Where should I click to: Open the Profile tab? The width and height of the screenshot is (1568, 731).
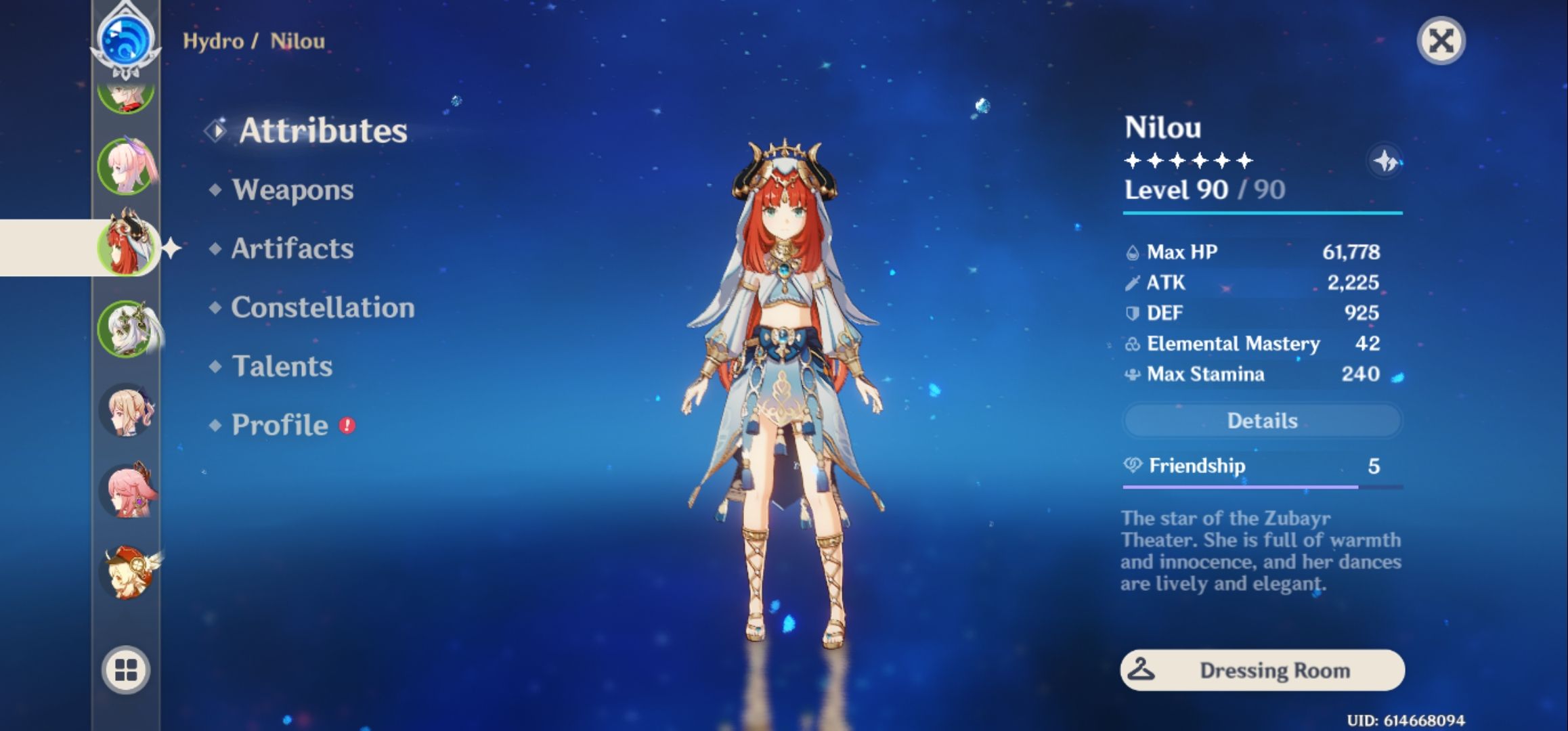[x=278, y=426]
